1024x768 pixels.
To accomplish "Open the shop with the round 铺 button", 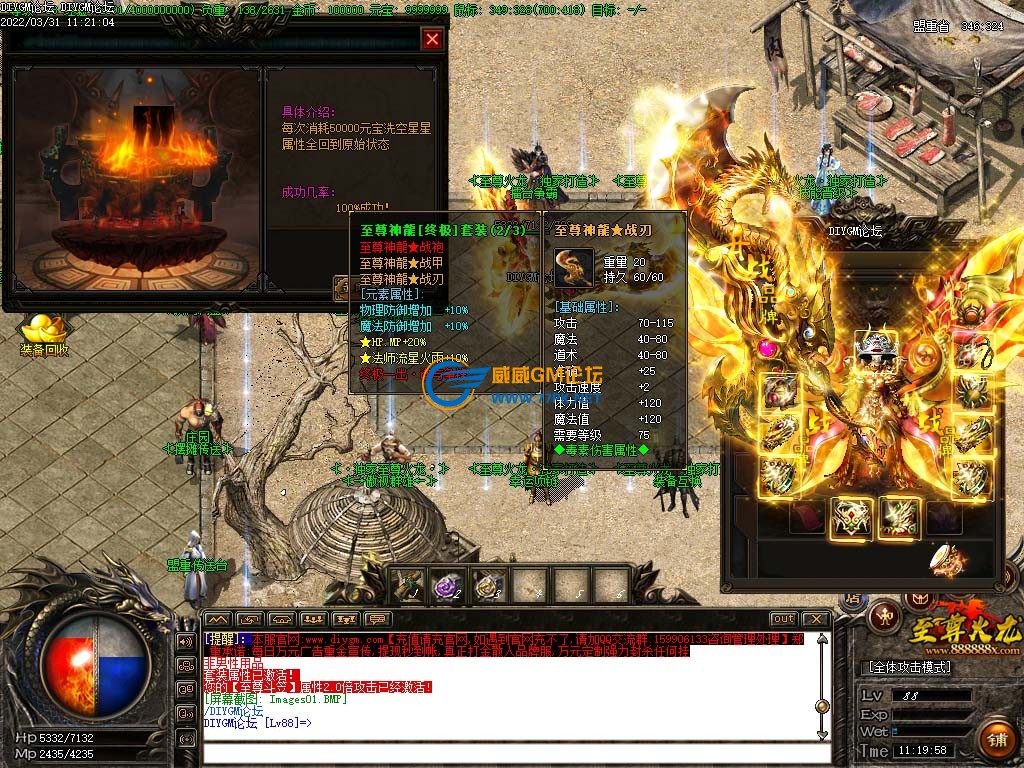I will pos(996,741).
